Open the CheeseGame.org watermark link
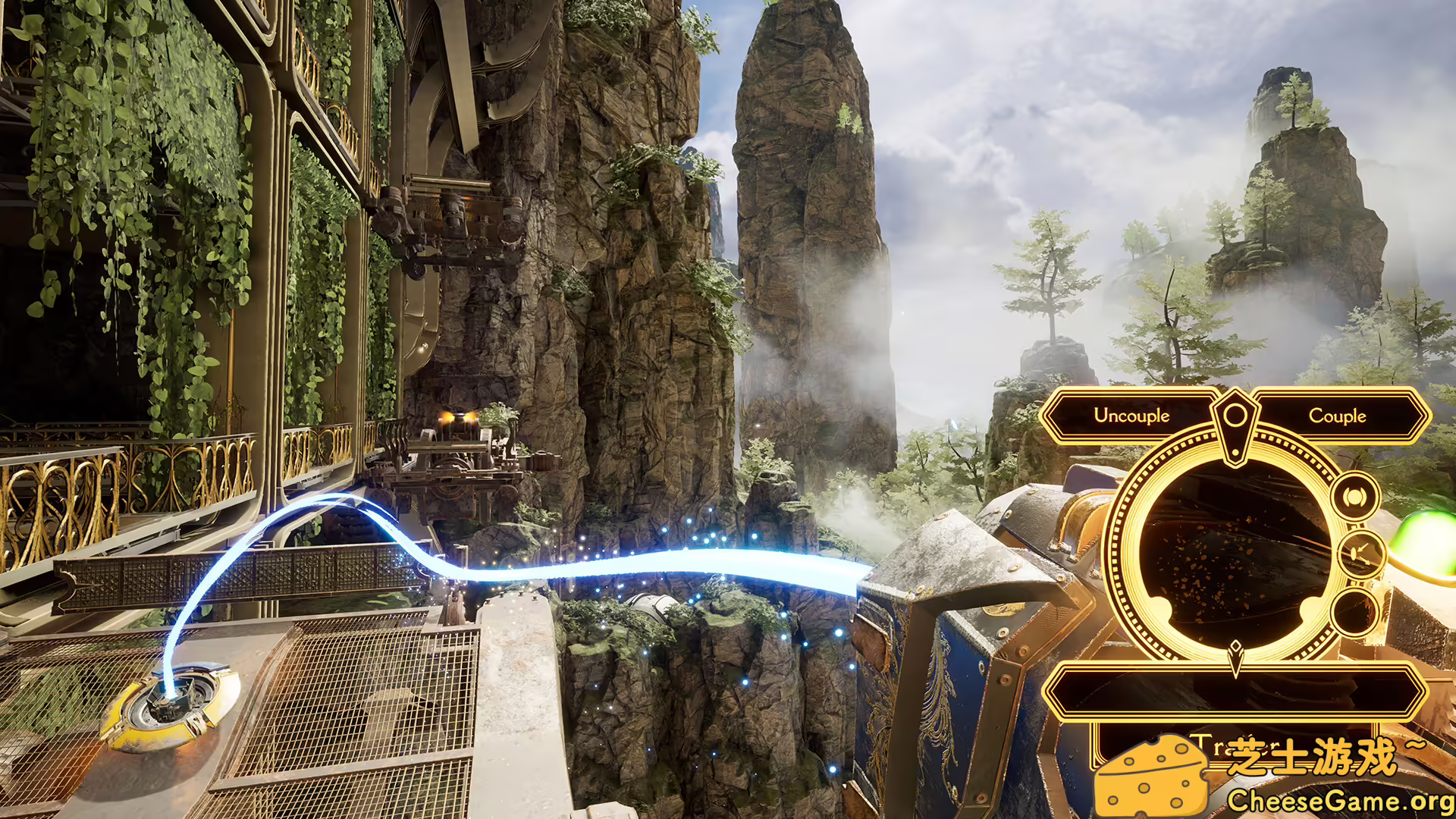Screen dimensions: 1456x819 [1339, 800]
